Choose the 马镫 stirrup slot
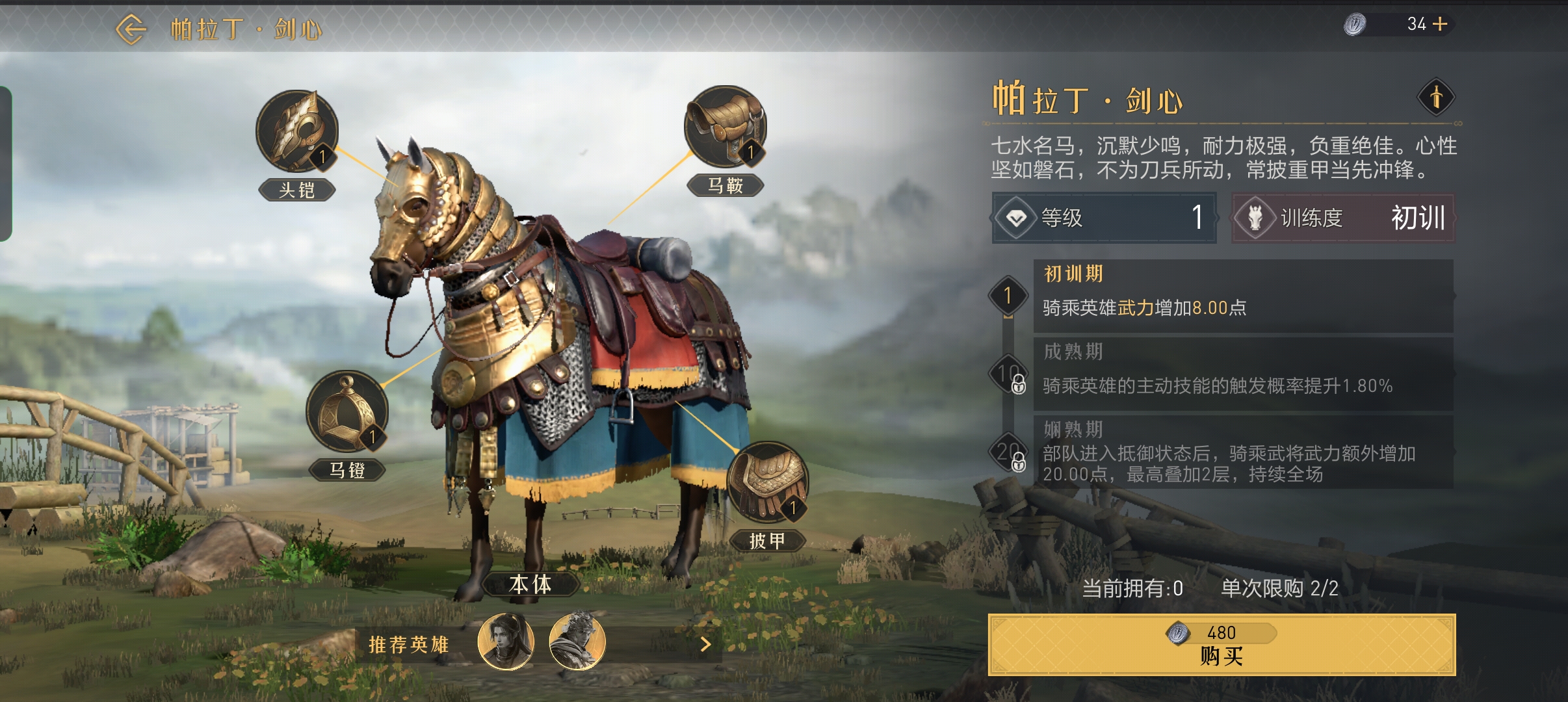This screenshot has height=702, width=1568. pos(347,412)
